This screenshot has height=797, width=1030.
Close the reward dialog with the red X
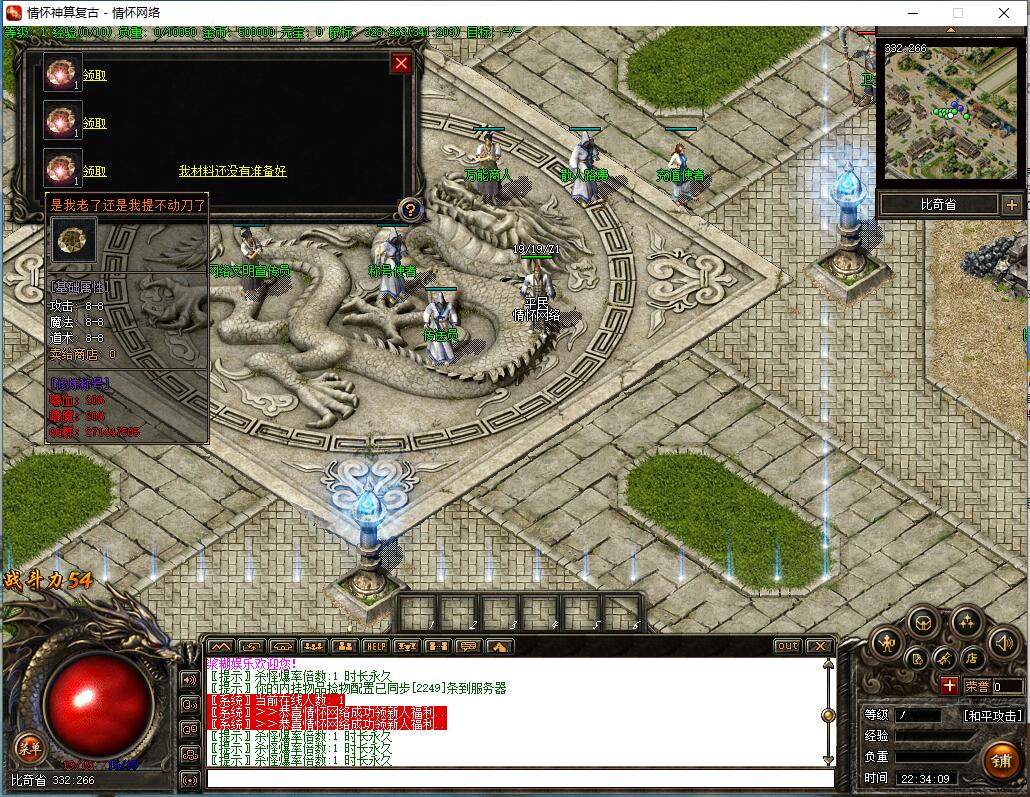(x=401, y=64)
